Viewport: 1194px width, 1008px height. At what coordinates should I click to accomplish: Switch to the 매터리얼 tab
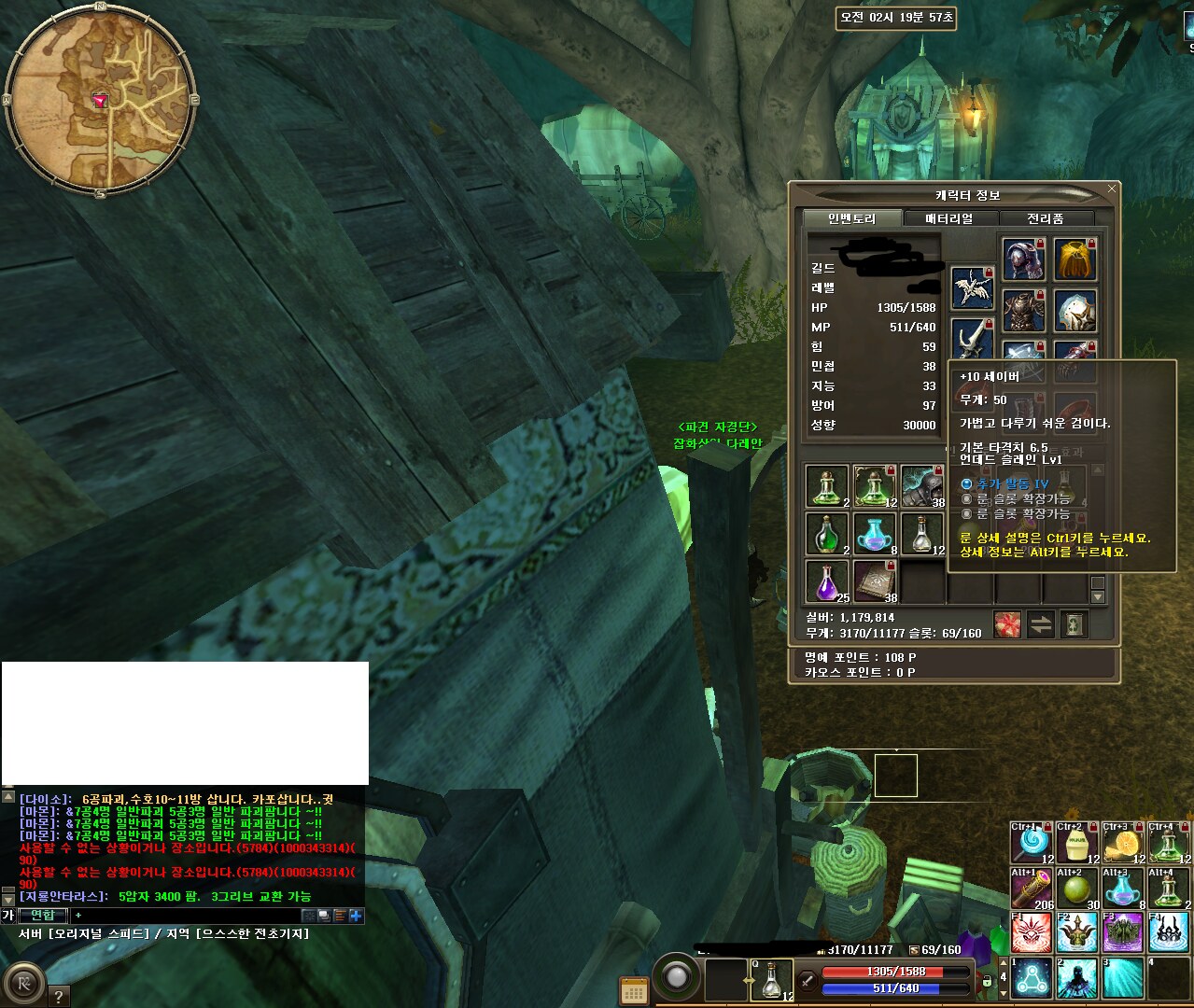coord(949,218)
